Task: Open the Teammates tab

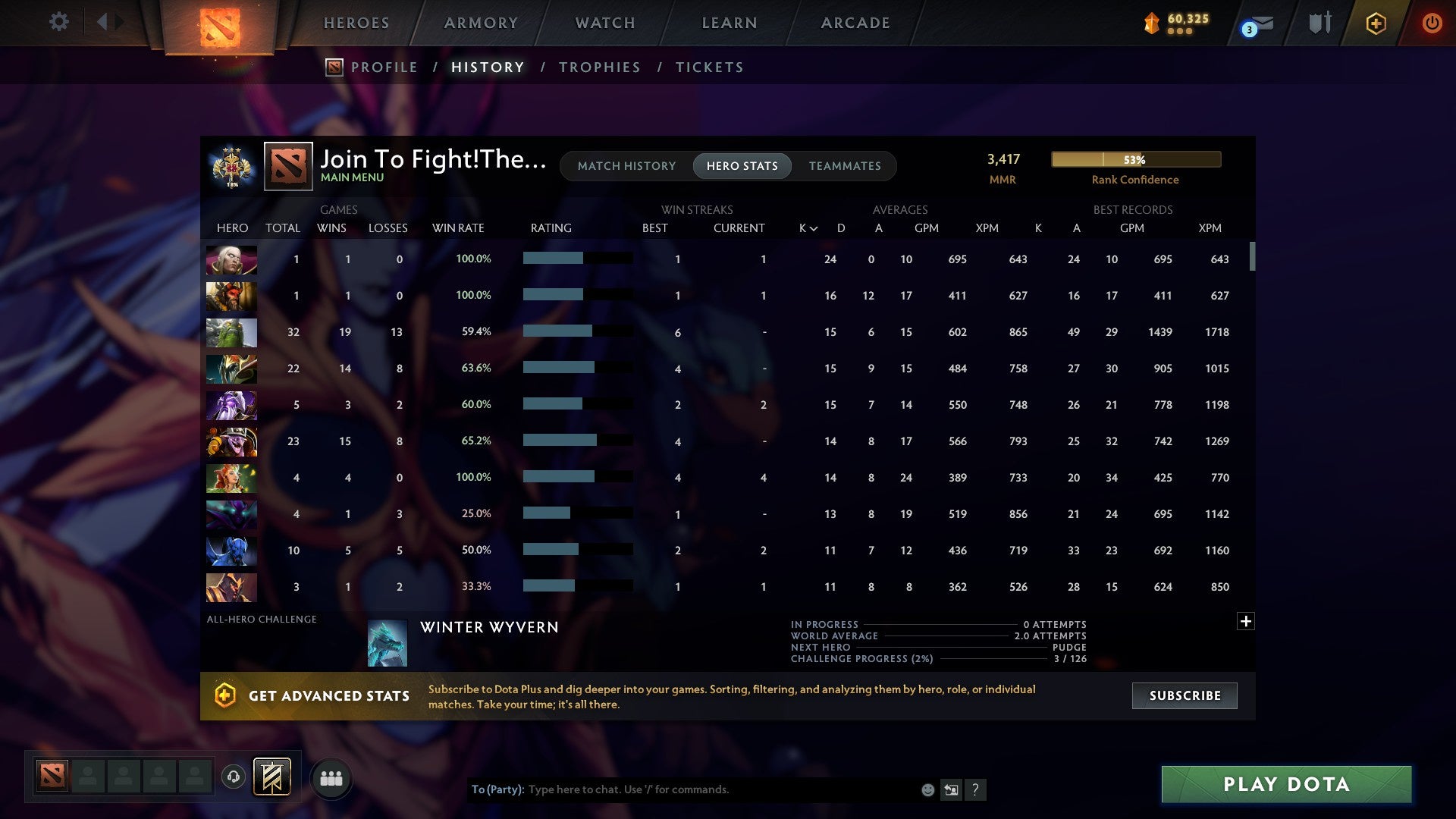Action: click(845, 165)
